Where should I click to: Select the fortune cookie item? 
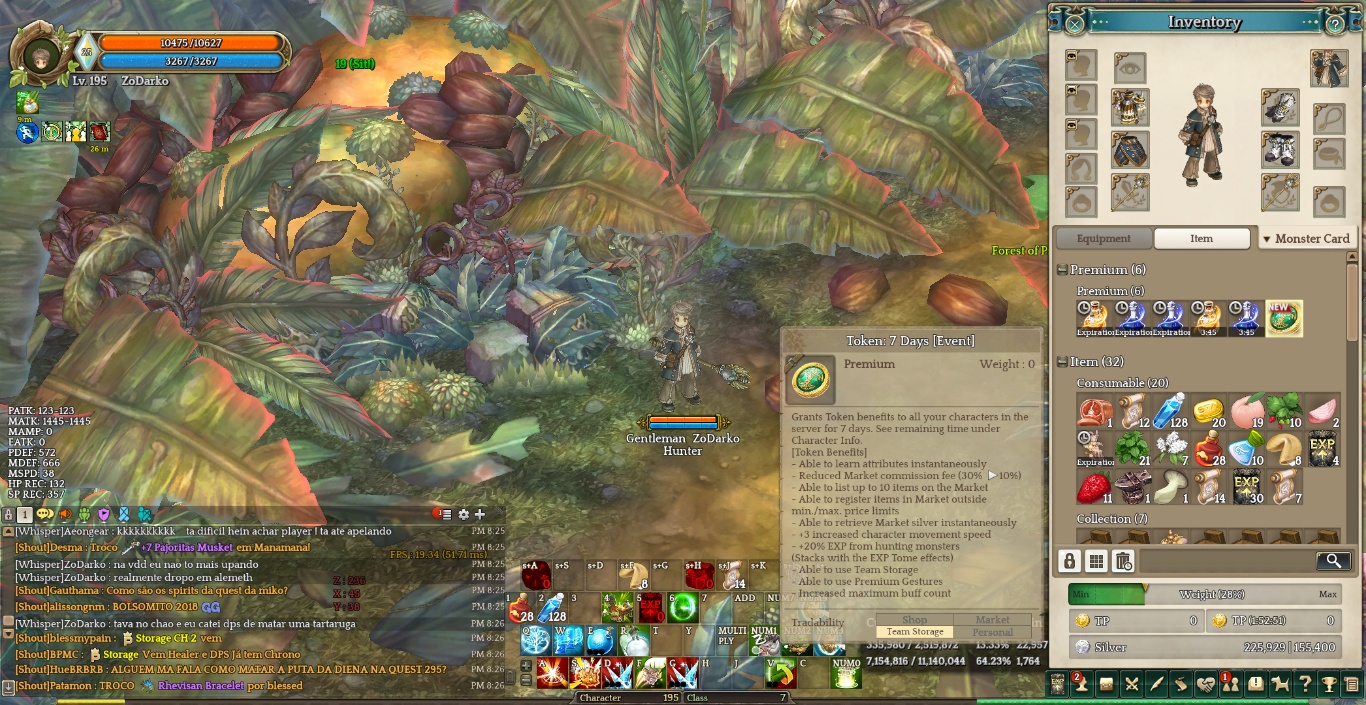(1284, 449)
